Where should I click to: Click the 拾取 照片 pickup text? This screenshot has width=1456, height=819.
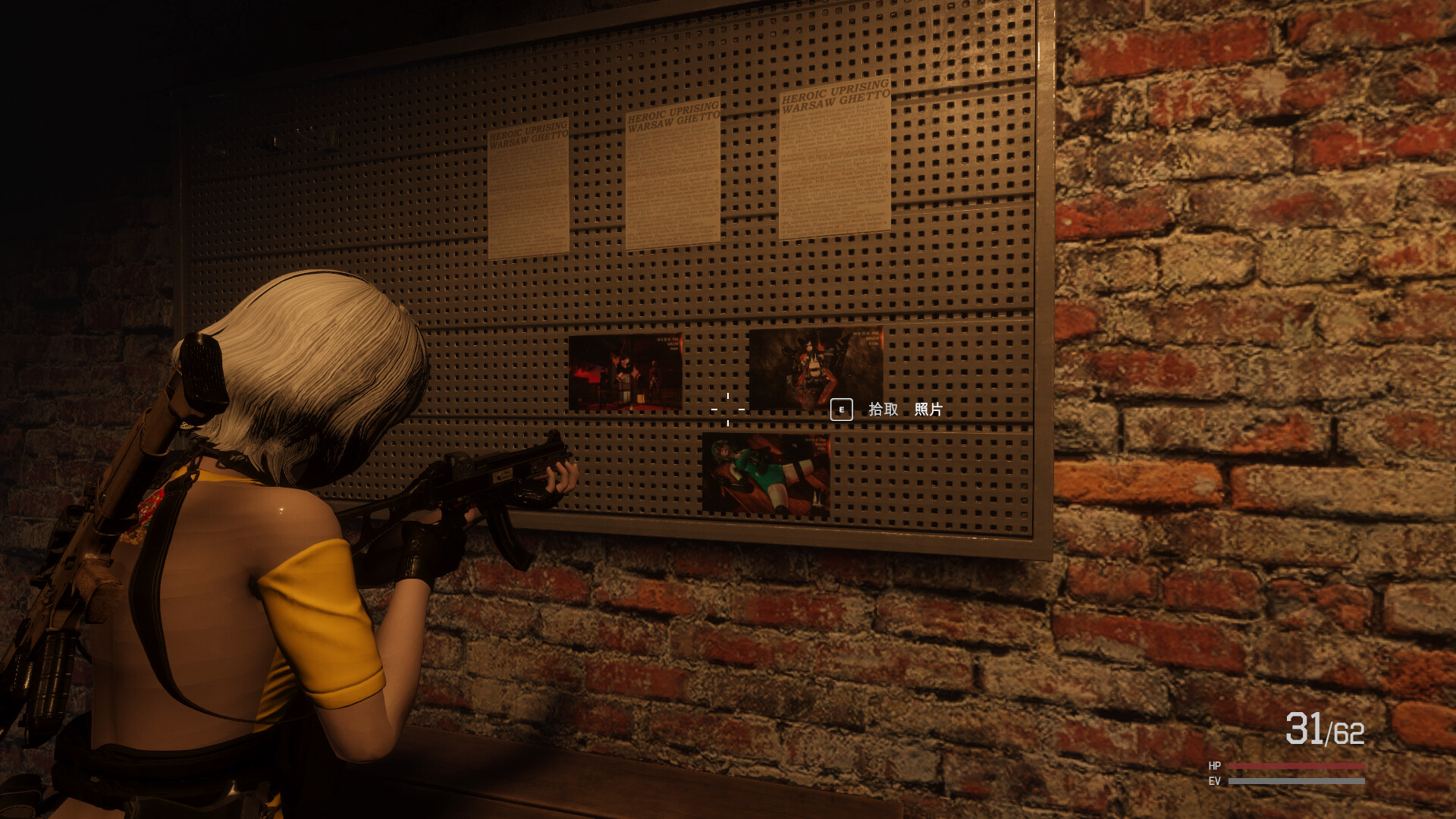pyautogui.click(x=906, y=409)
